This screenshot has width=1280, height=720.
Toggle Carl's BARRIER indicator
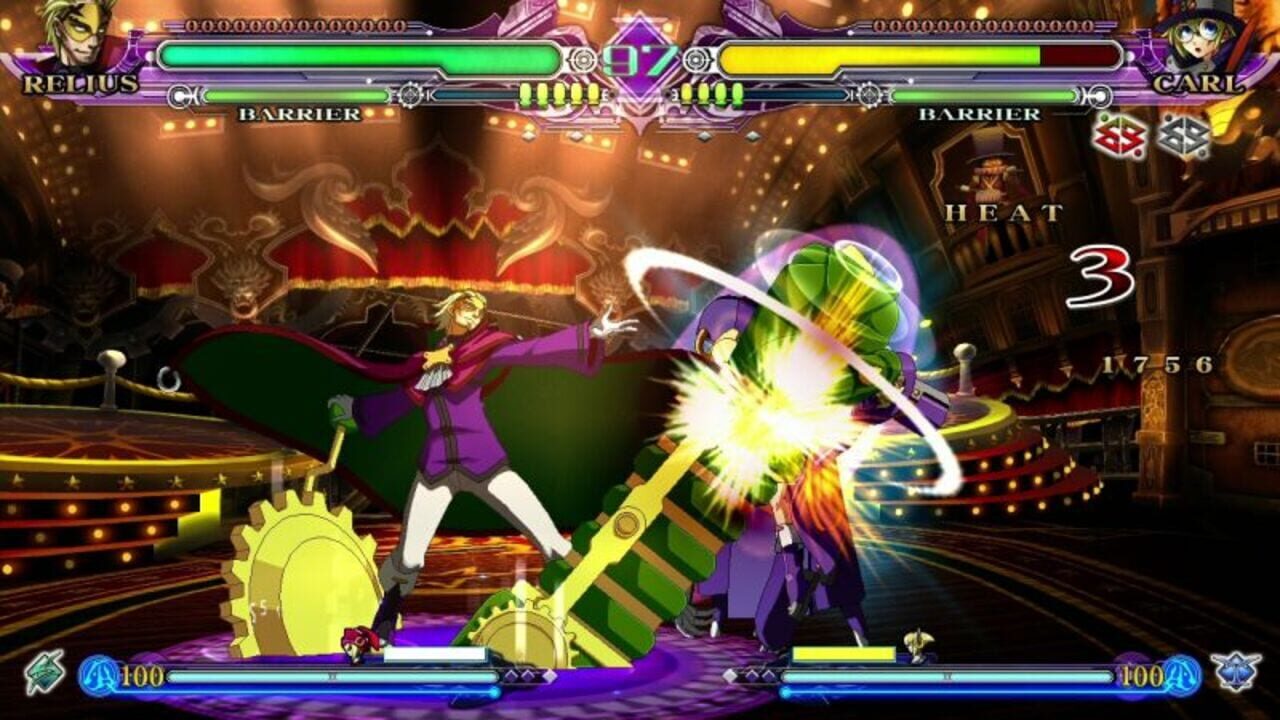(977, 115)
